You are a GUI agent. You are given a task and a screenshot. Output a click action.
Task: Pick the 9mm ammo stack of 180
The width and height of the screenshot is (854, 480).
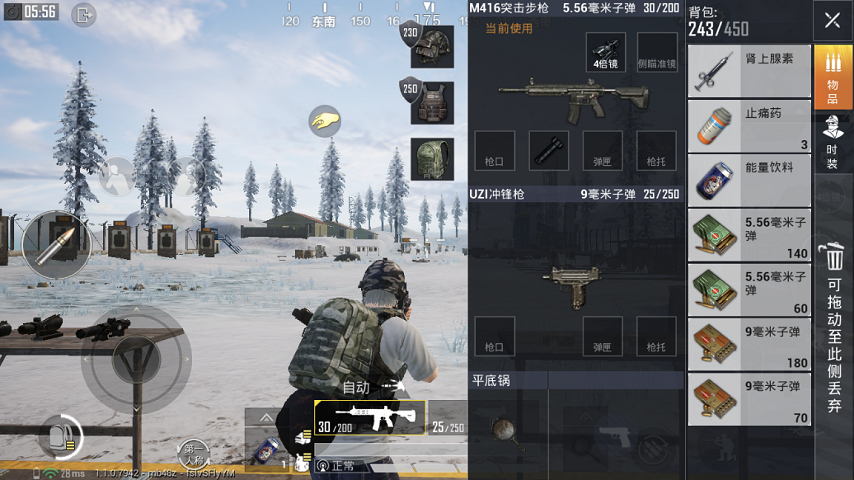click(x=748, y=345)
